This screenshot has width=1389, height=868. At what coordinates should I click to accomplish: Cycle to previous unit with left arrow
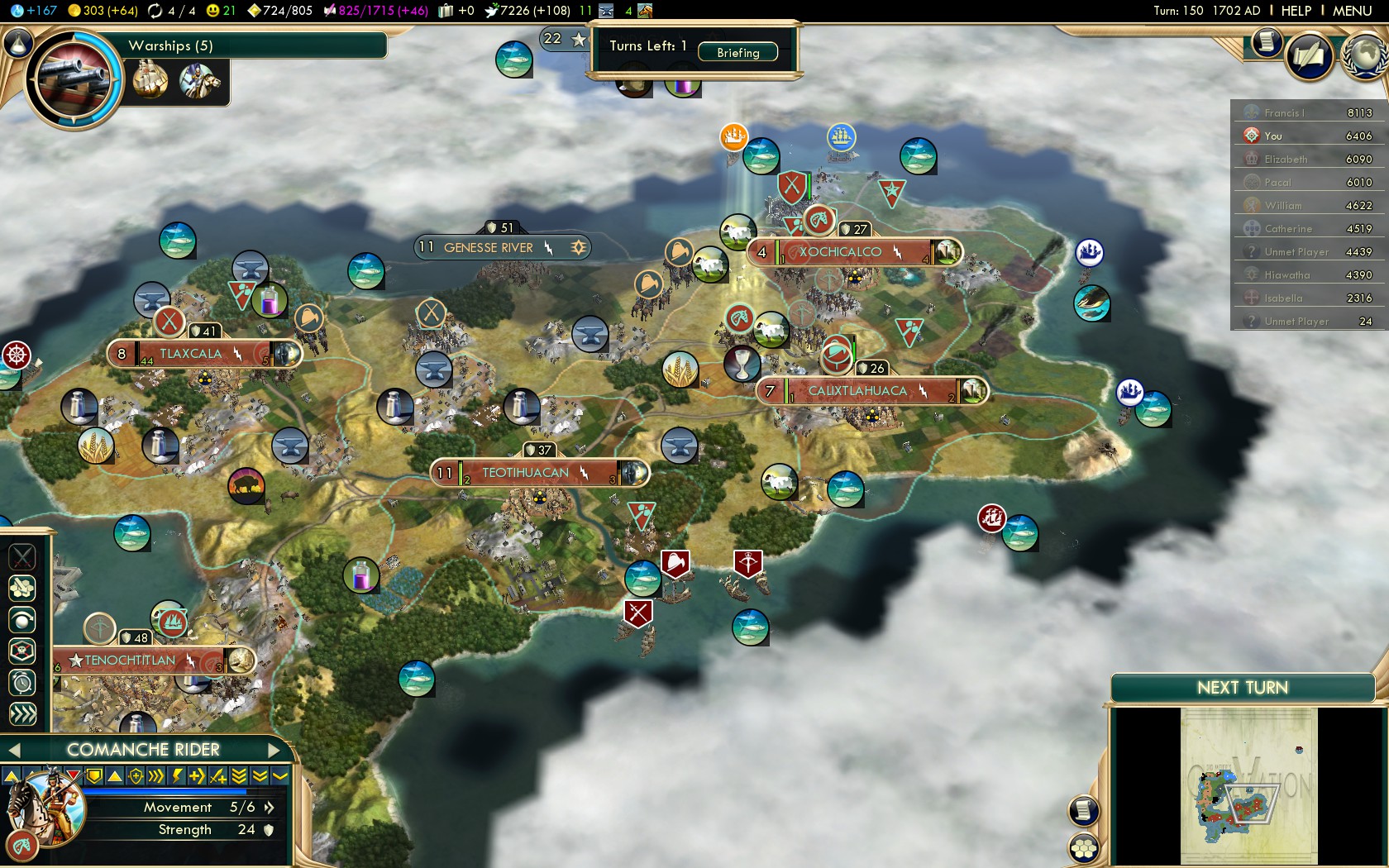click(x=12, y=750)
